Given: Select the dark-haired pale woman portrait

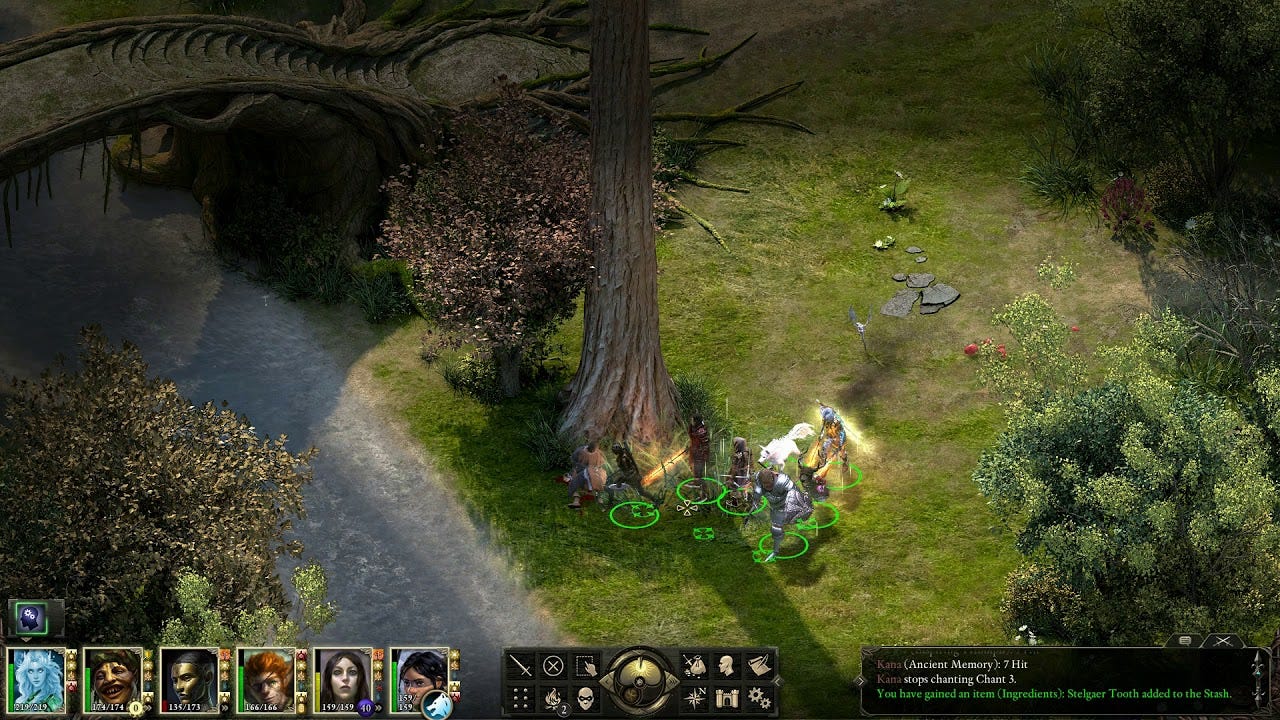Looking at the screenshot, I should point(343,678).
